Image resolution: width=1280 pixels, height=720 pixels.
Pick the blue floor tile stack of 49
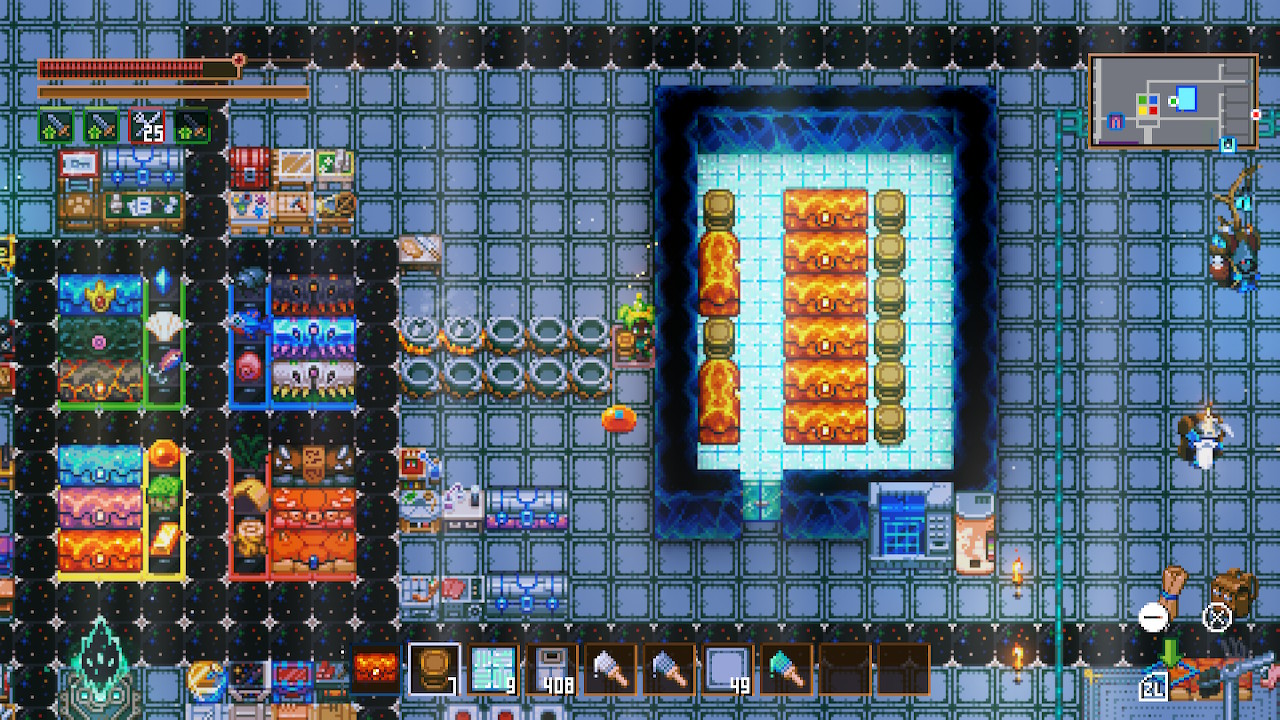pyautogui.click(x=727, y=669)
